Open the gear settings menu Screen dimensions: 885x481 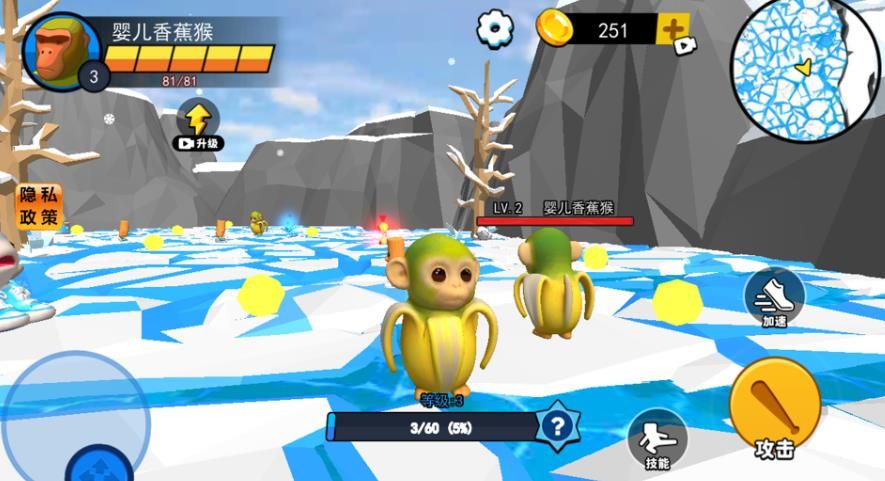point(495,29)
